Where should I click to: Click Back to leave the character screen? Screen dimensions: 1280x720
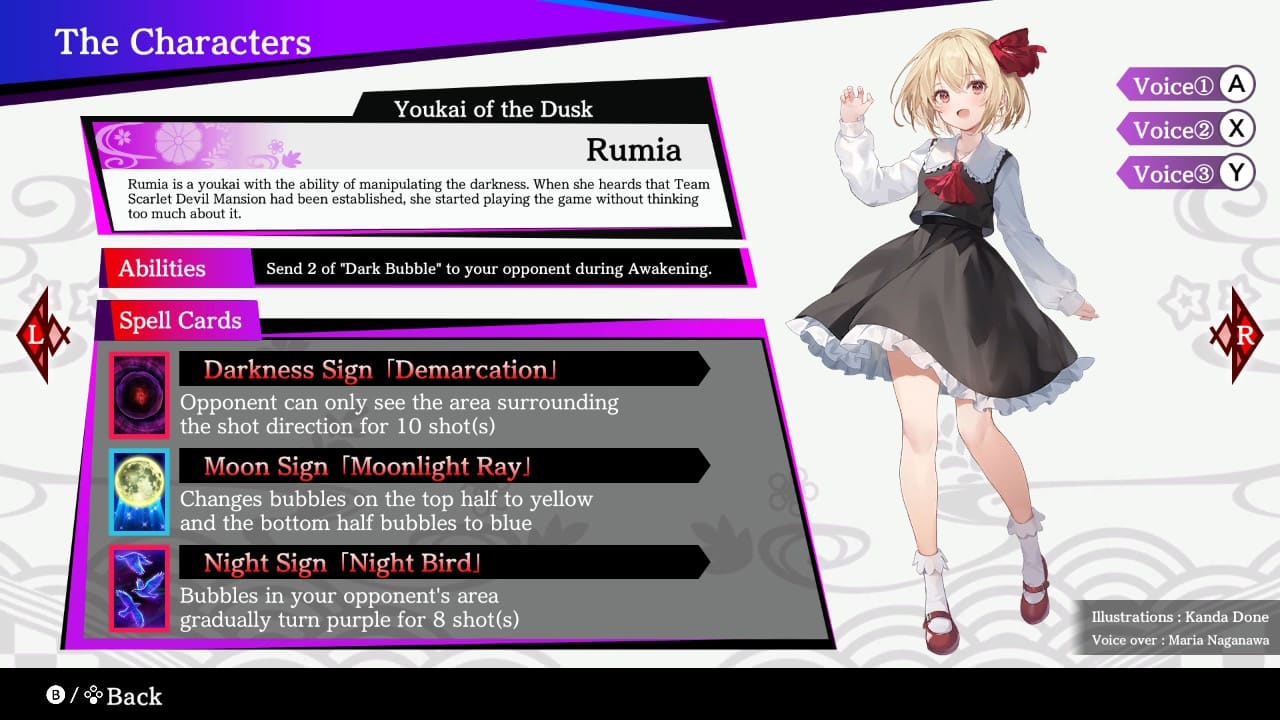[134, 697]
